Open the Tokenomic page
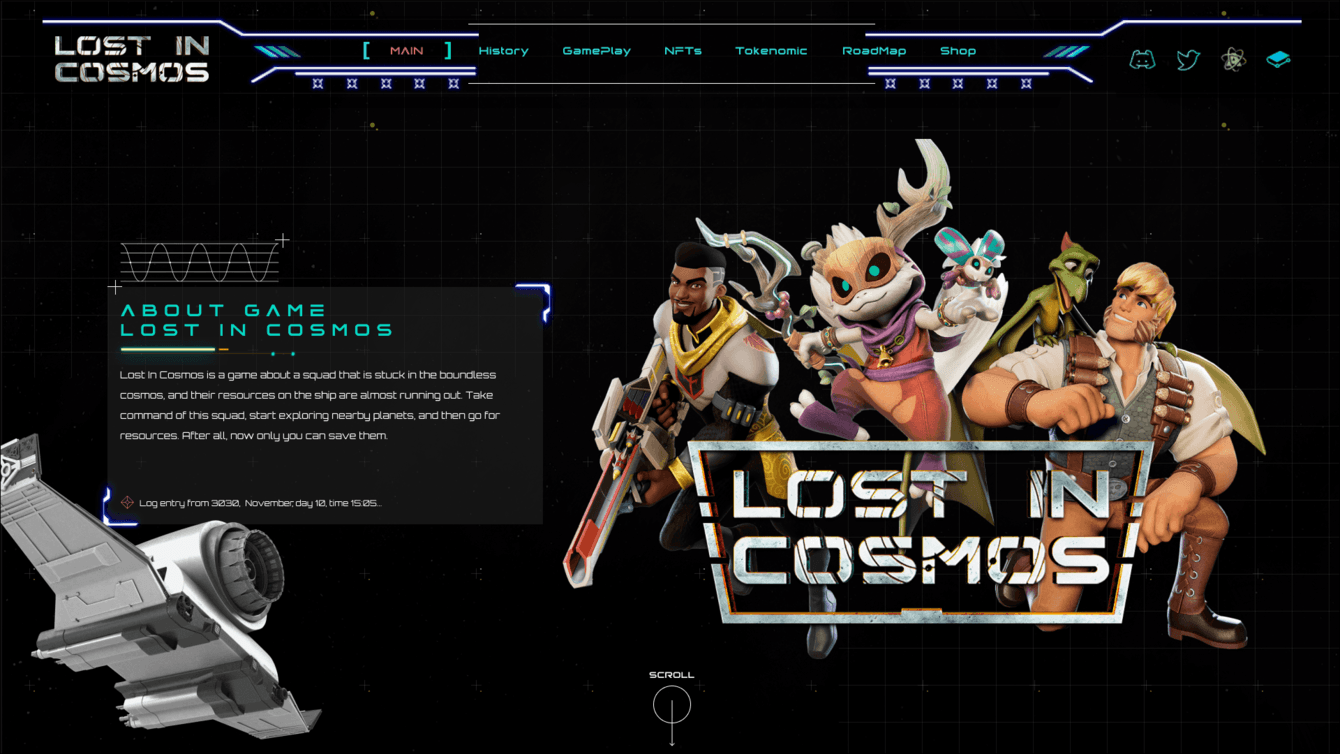 [x=771, y=50]
